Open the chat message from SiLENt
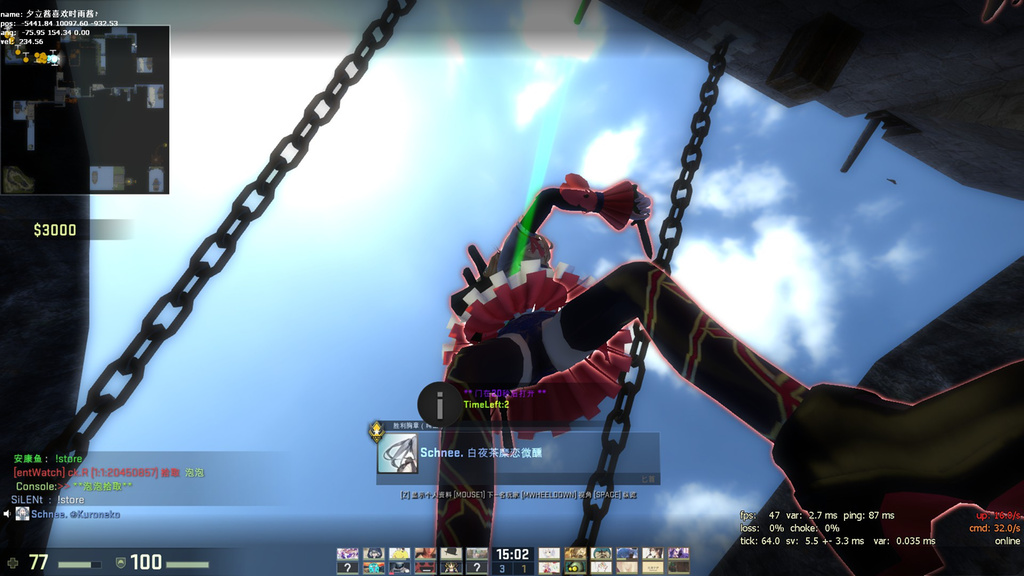 pyautogui.click(x=48, y=500)
